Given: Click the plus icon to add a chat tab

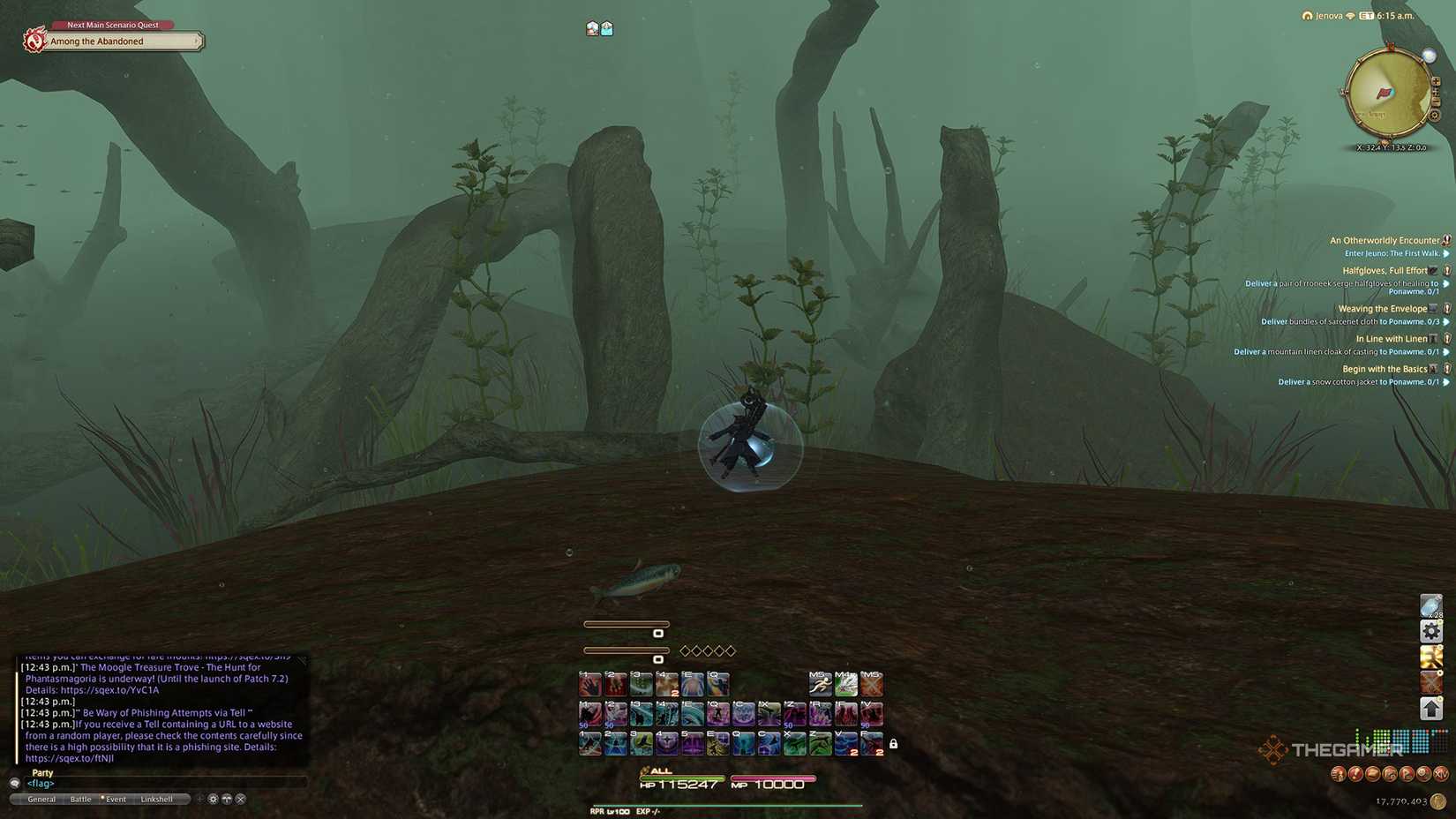Looking at the screenshot, I should pos(200,799).
